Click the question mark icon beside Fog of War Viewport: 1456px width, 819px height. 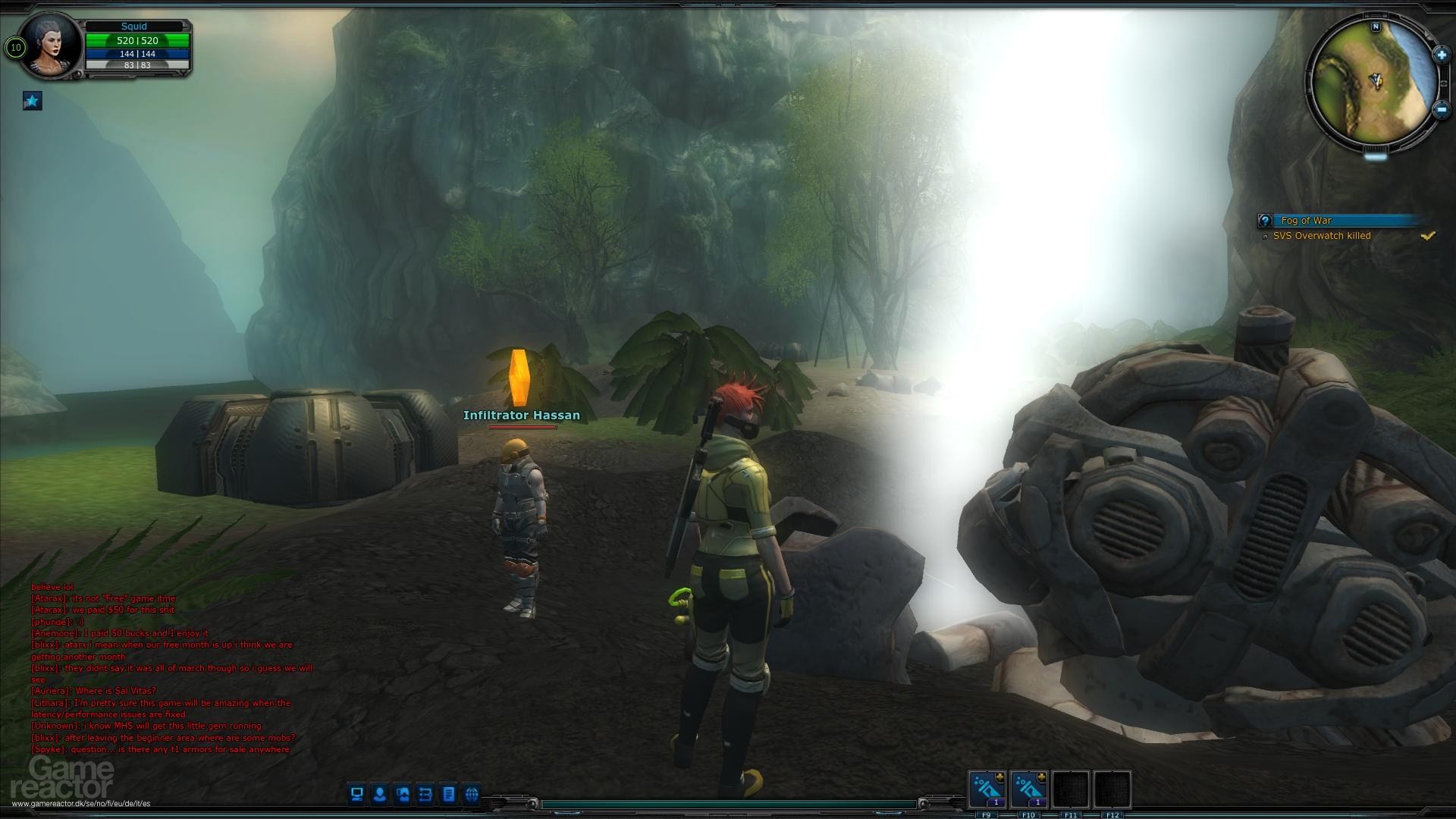pos(1265,221)
